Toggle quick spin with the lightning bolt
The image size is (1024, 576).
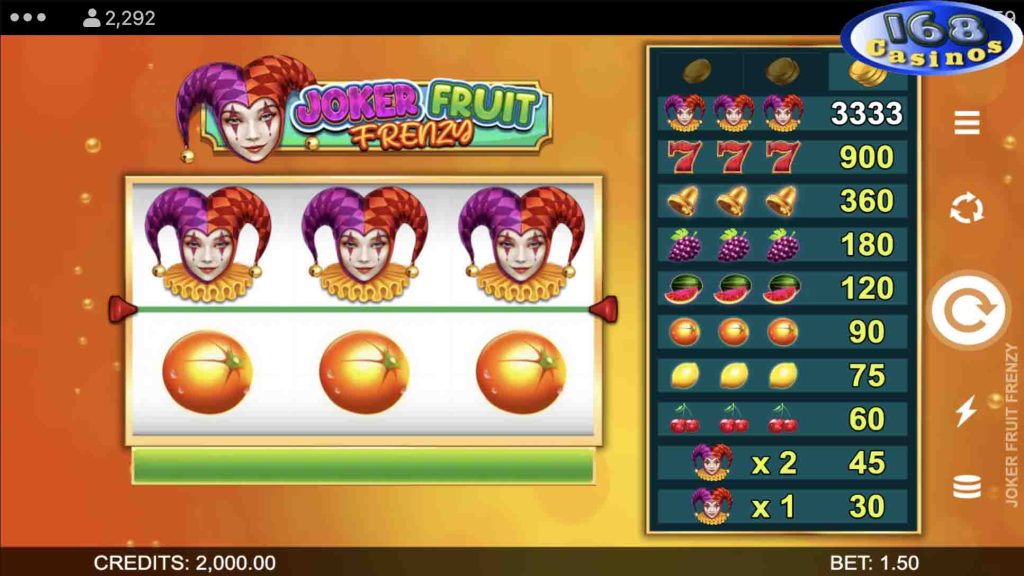tap(966, 411)
